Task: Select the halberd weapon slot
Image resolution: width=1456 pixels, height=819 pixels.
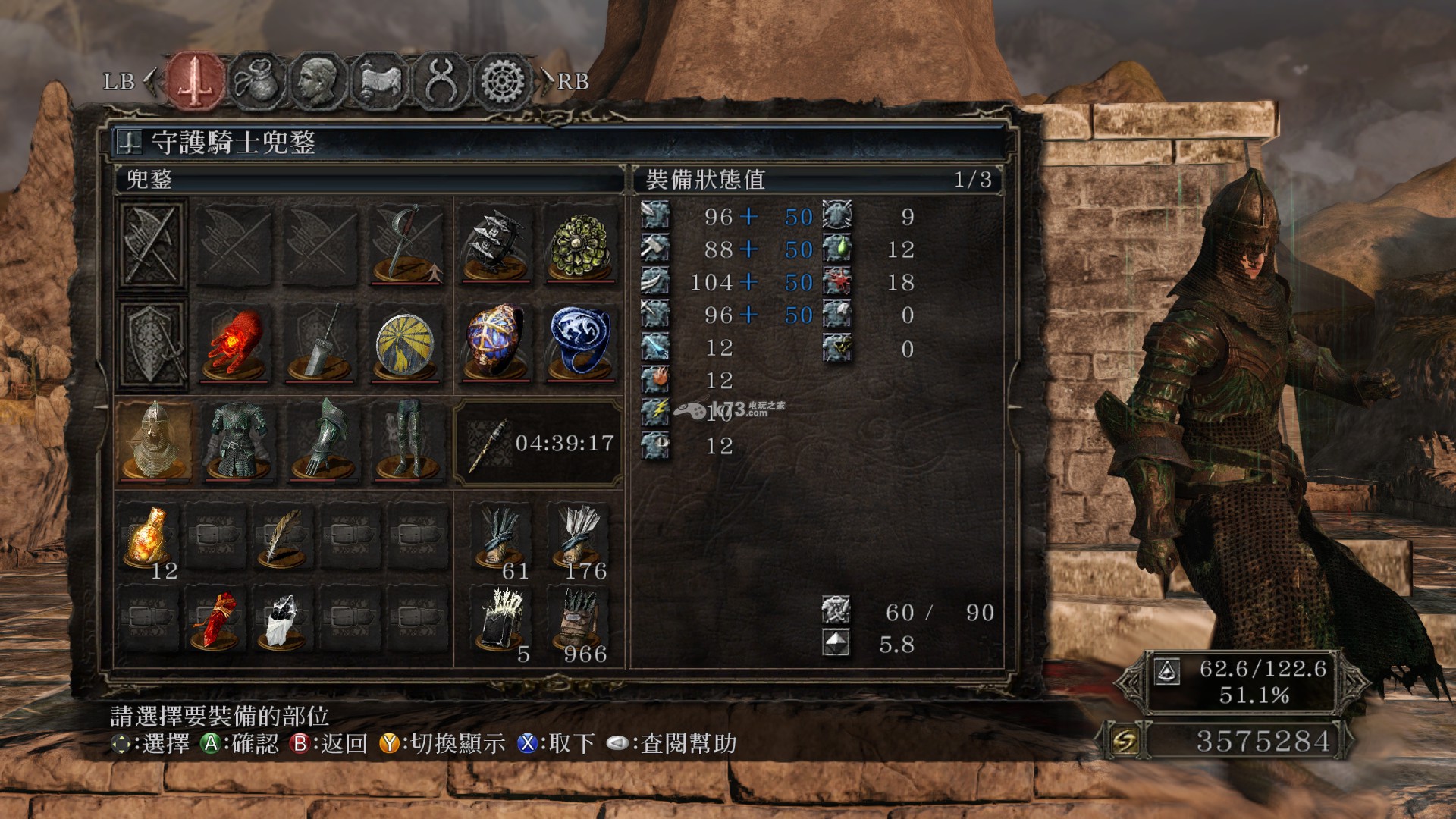Action: click(407, 244)
